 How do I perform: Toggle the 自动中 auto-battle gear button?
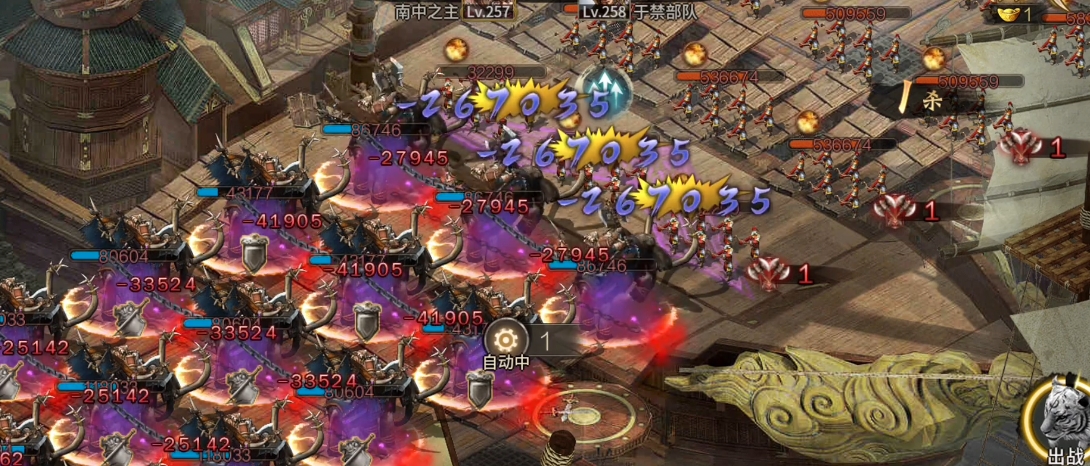(x=506, y=338)
